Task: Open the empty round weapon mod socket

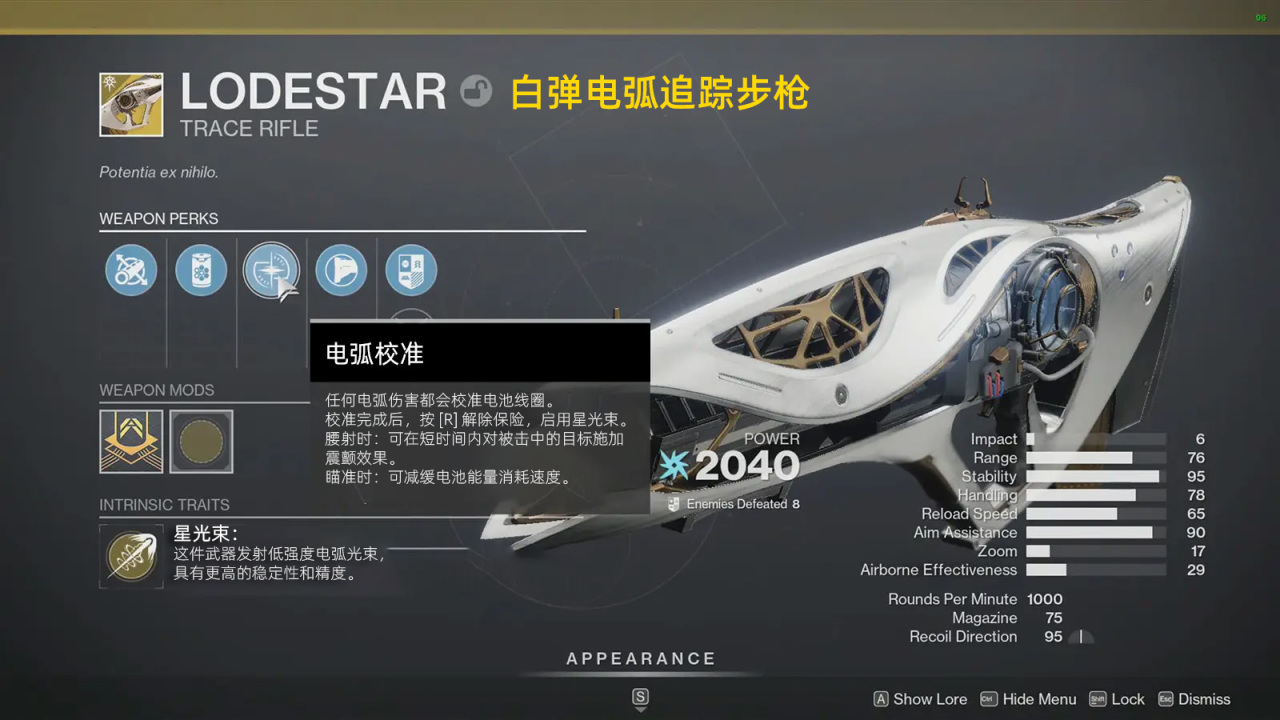Action: [x=201, y=441]
